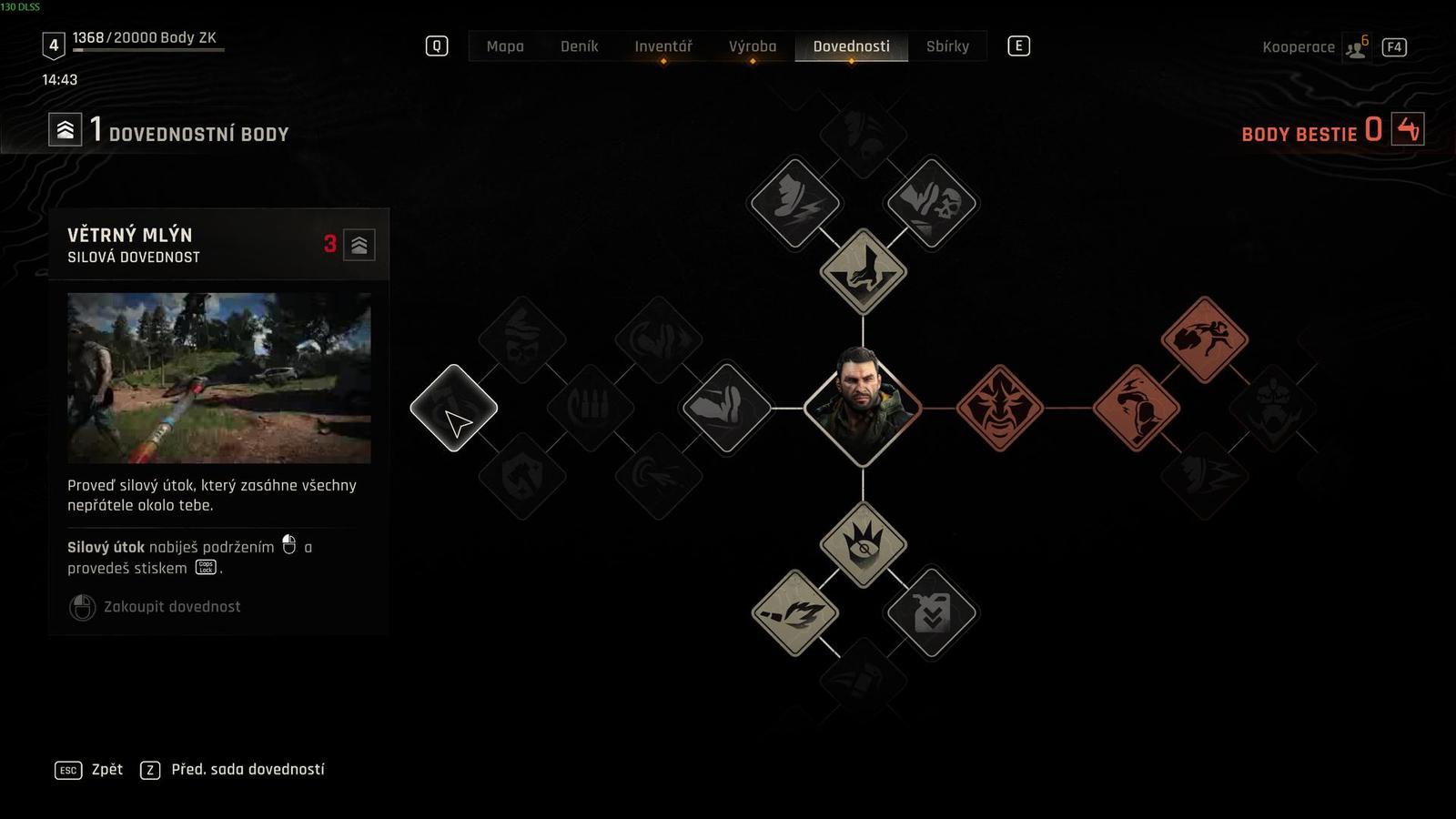This screenshot has height=819, width=1456.
Task: Select the tan dropkick skill node
Action: 863,268
